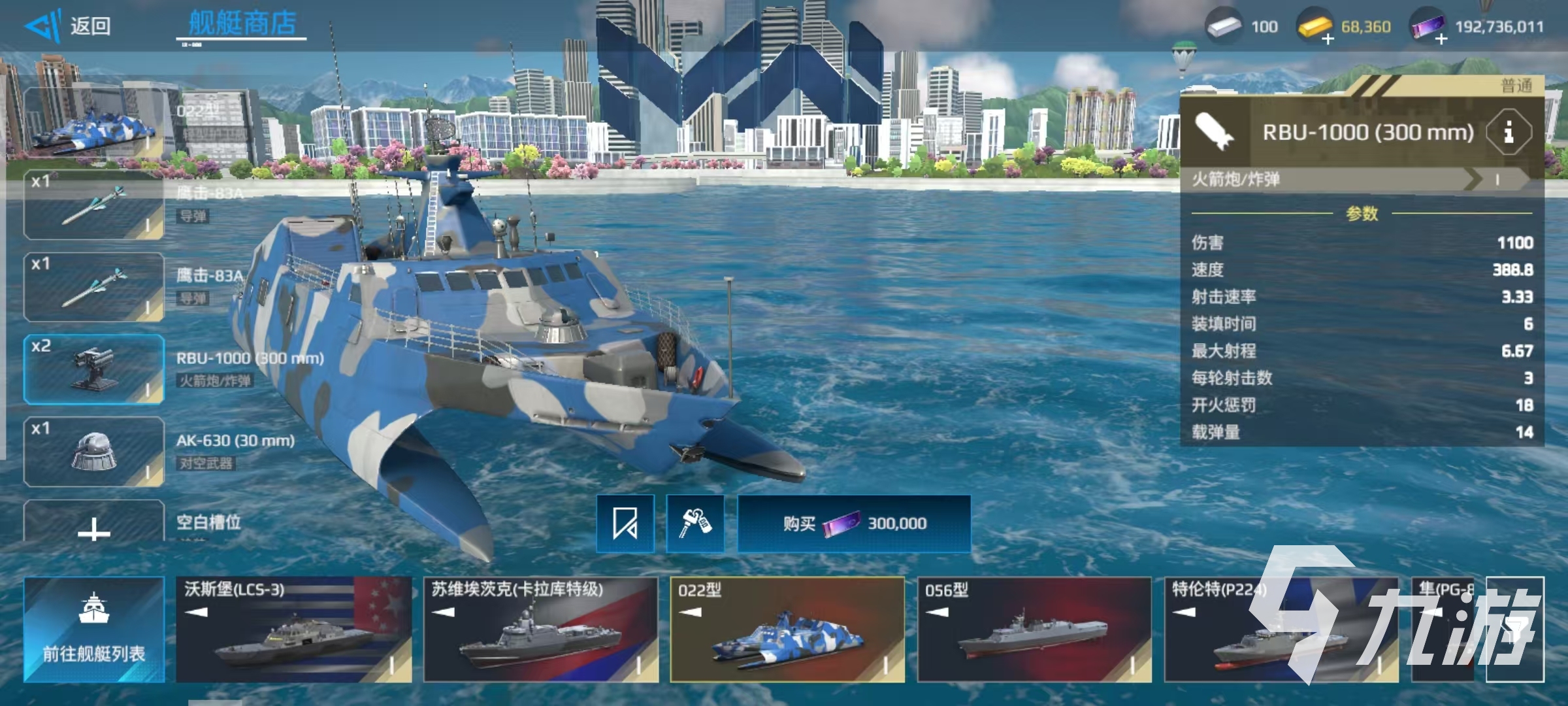The height and width of the screenshot is (706, 1568).
Task: Pick the 056型 ship card
Action: coord(1034,630)
